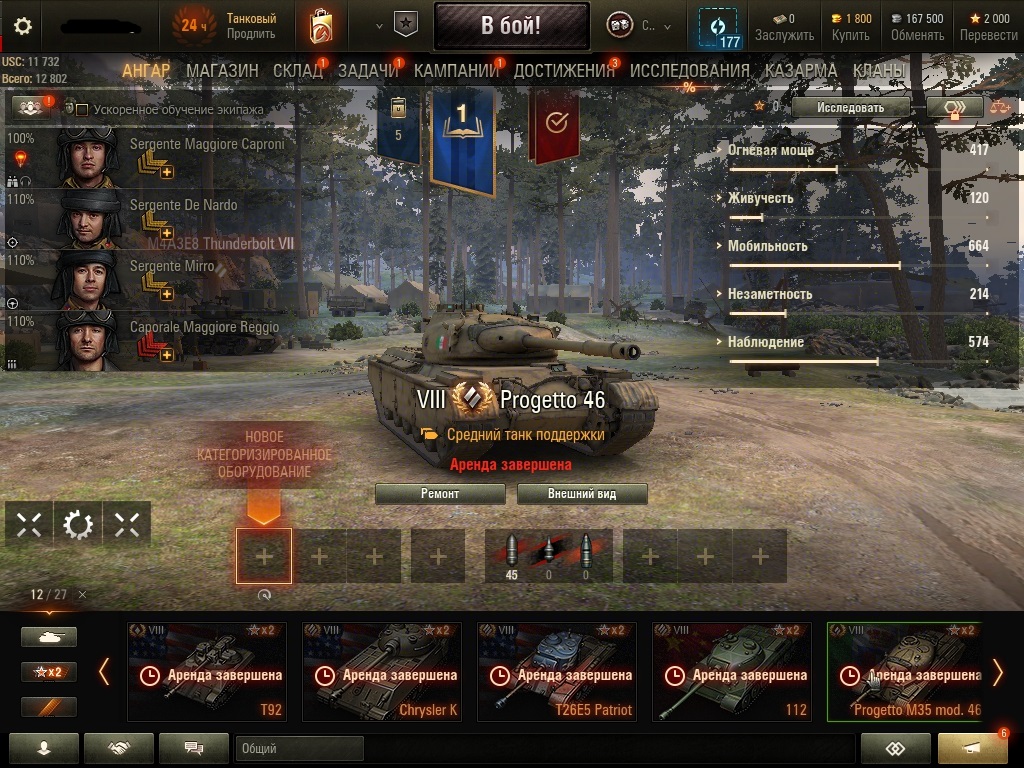
Task: Buy gold via the Купить button
Action: point(851,27)
